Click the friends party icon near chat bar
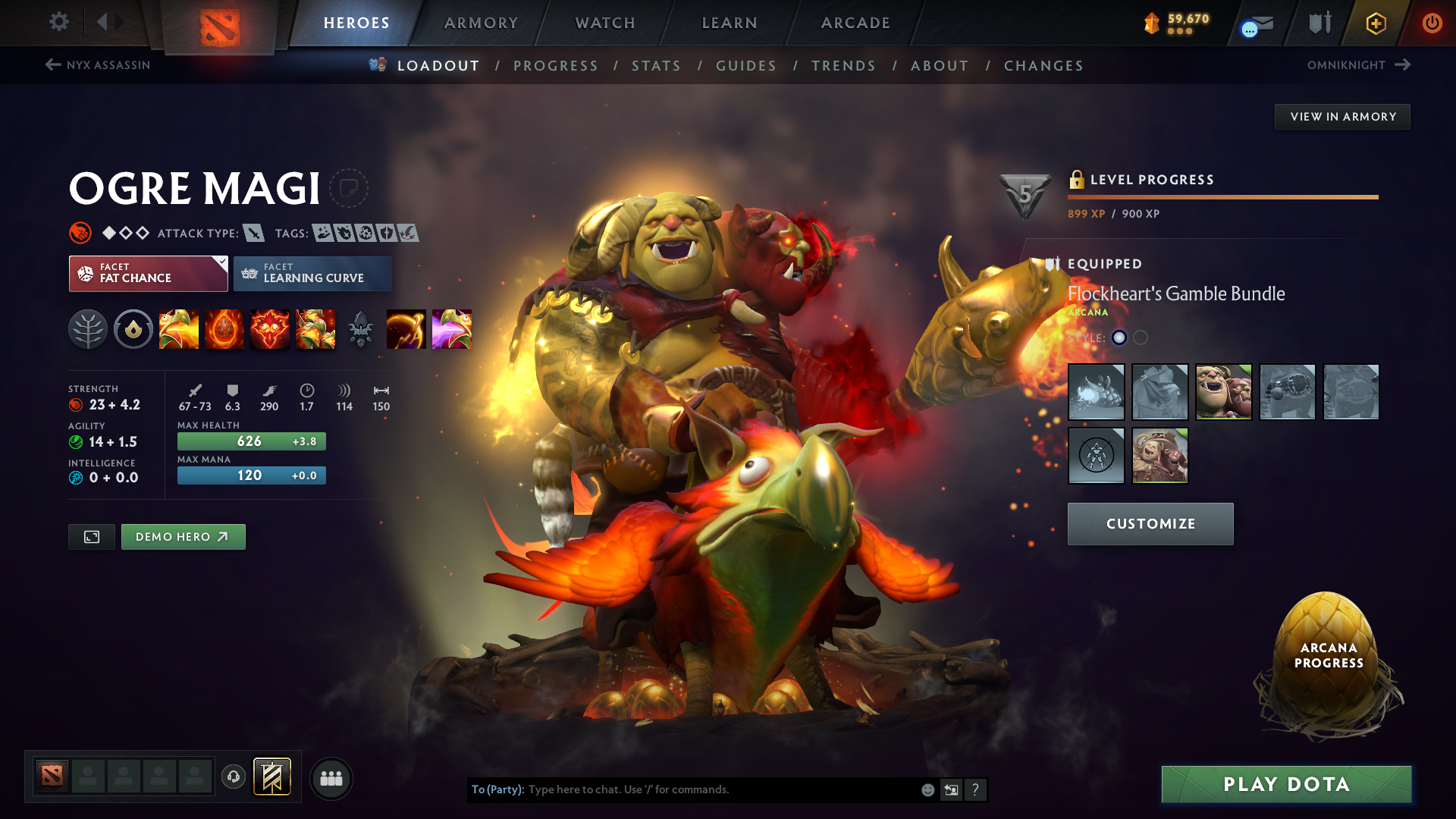This screenshot has width=1456, height=819. click(x=331, y=778)
